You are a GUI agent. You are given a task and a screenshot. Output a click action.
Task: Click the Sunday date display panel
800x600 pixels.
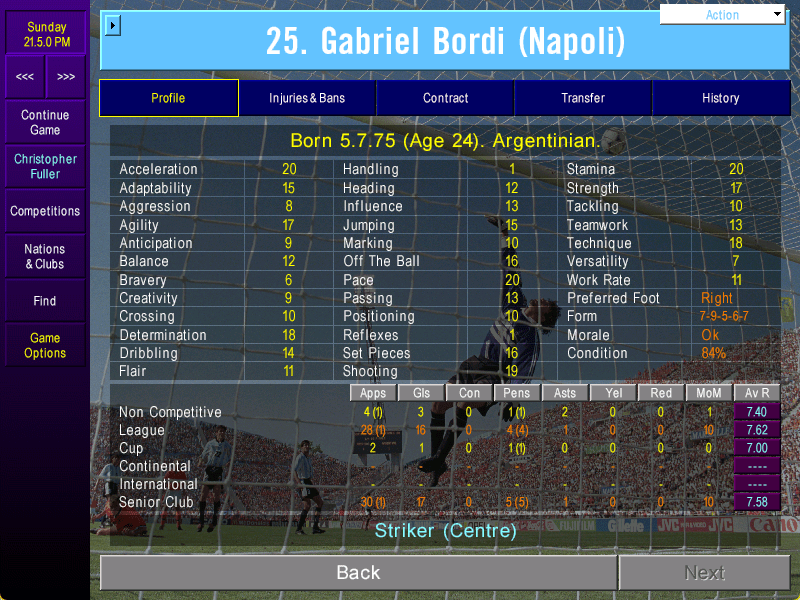click(45, 34)
